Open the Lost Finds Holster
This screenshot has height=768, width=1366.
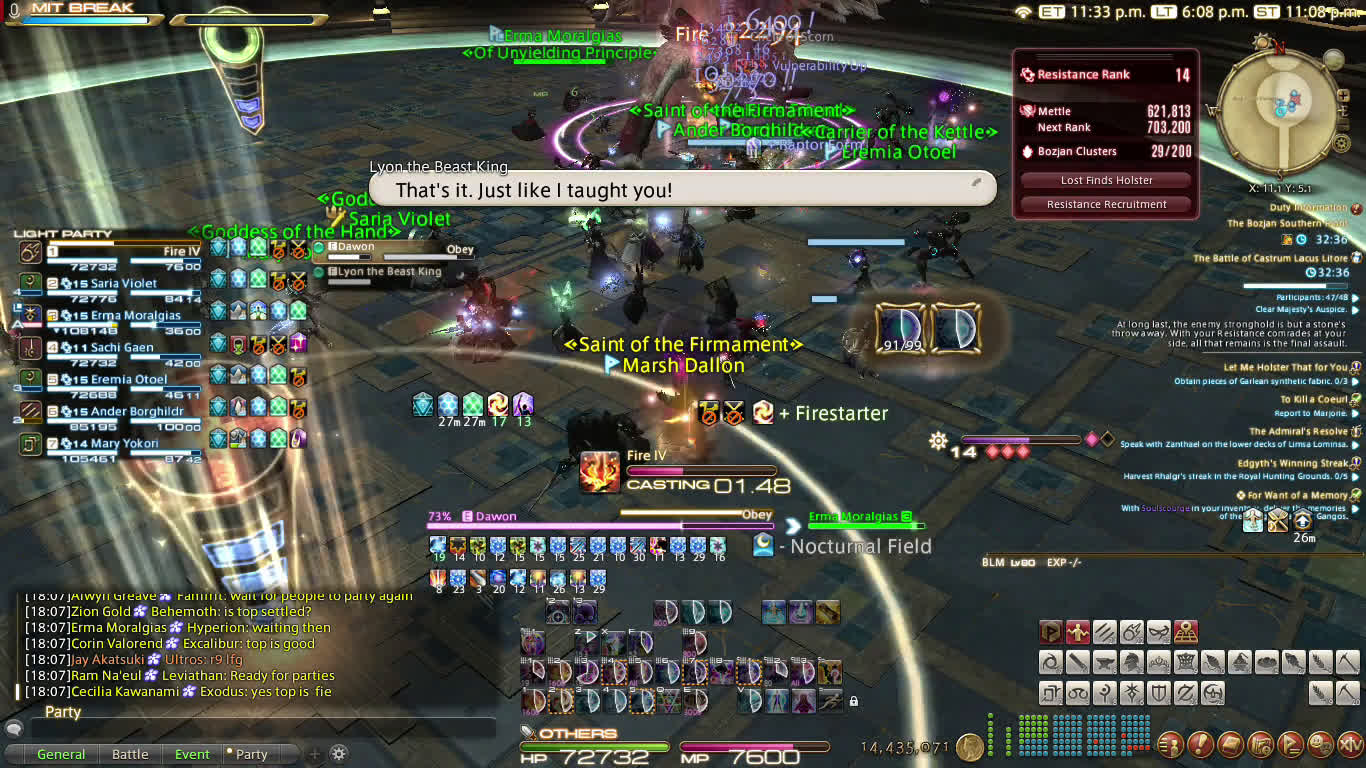click(1106, 180)
